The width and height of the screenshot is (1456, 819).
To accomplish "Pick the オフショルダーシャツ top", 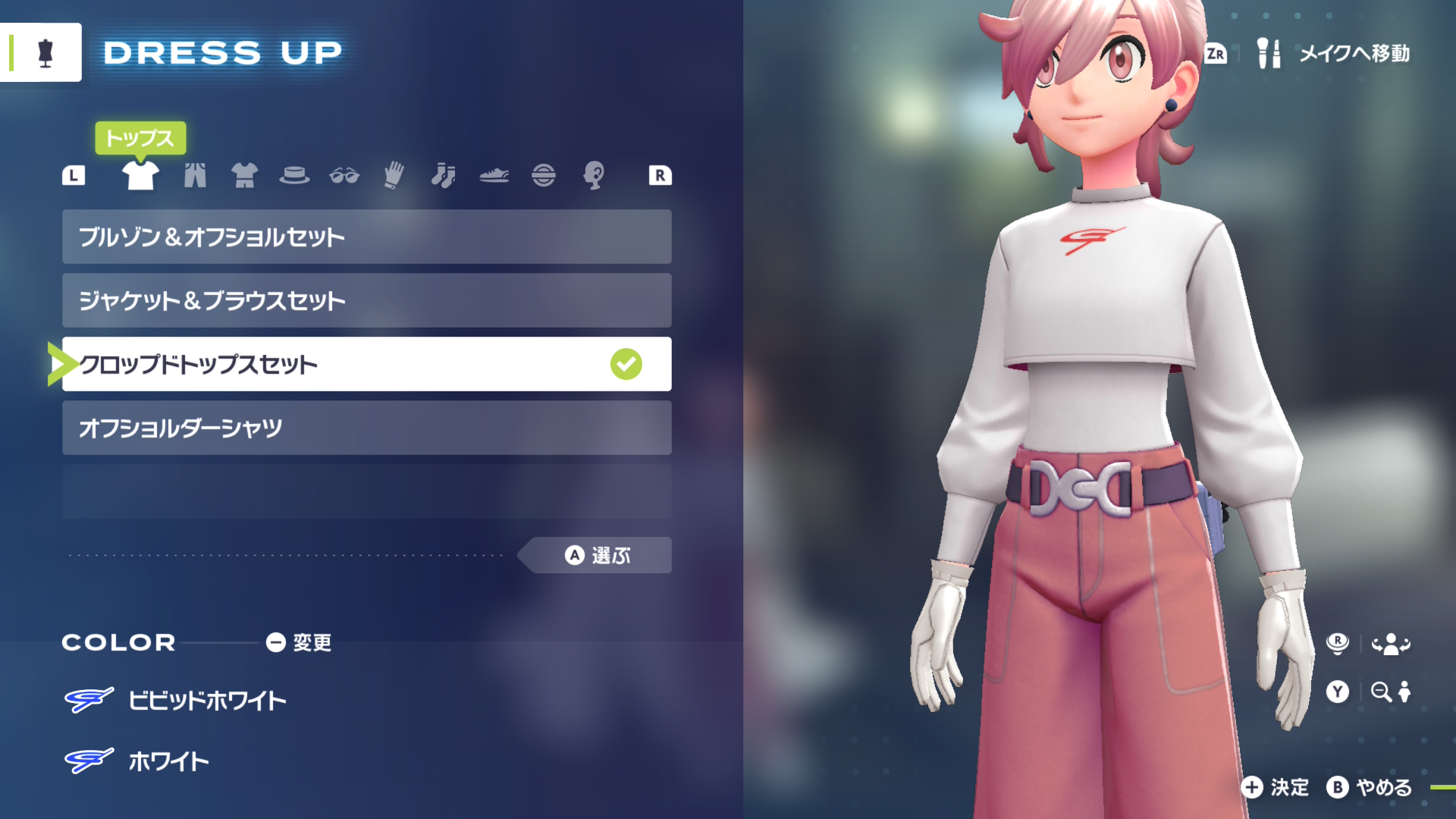I will [x=366, y=428].
